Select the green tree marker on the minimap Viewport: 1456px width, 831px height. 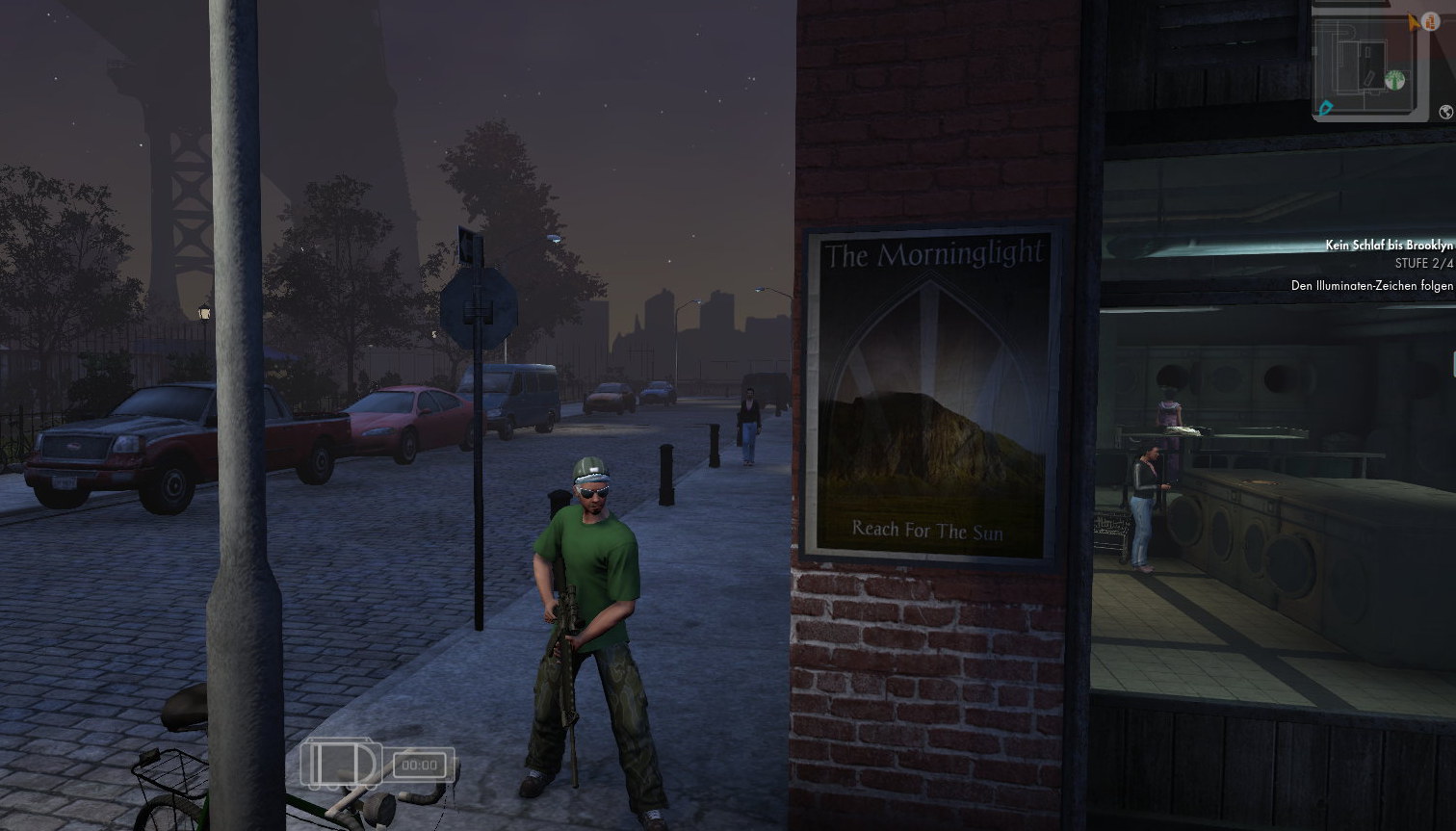[1394, 80]
